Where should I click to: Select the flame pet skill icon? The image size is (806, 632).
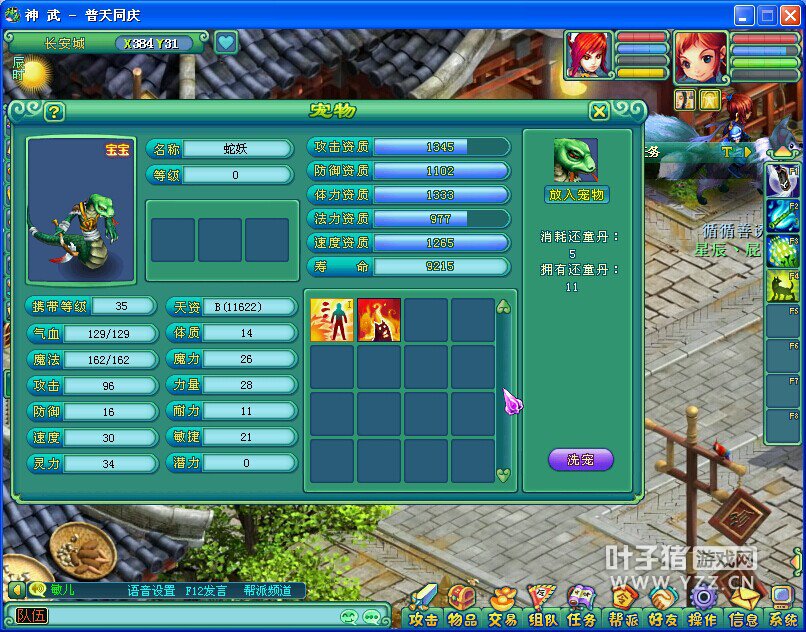pyautogui.click(x=379, y=320)
